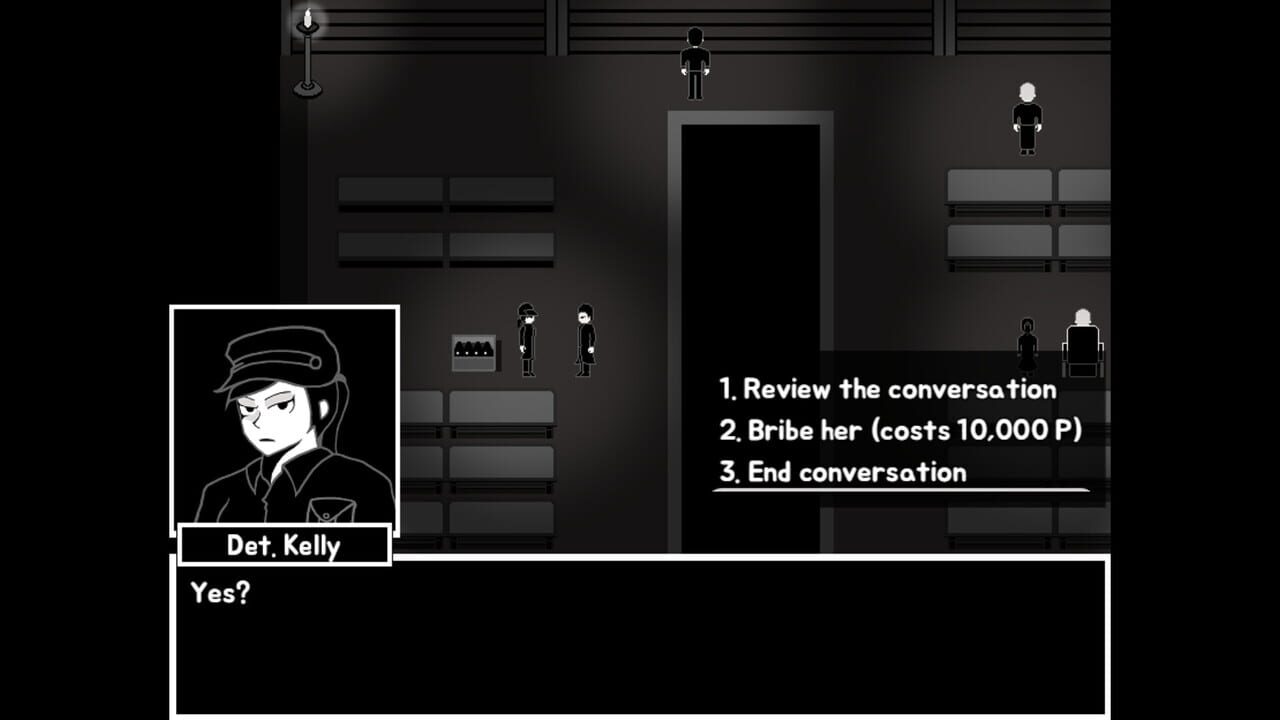Click the crate of bottles on the shelf
Viewport: 1280px width, 720px height.
473,350
